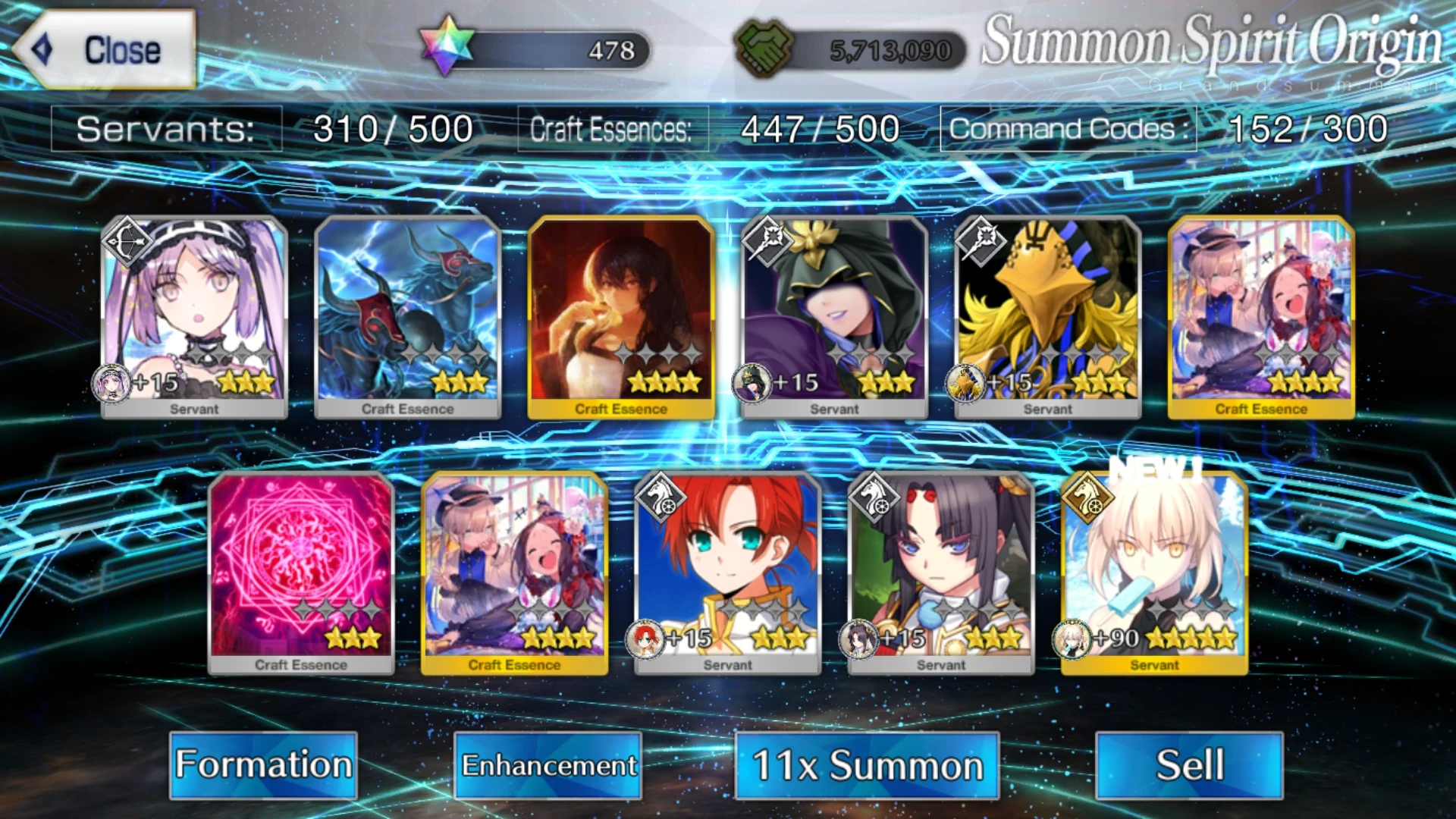Click the new servant's +90 portrait medallion
Viewport: 1456px width, 819px height.
tap(1073, 640)
